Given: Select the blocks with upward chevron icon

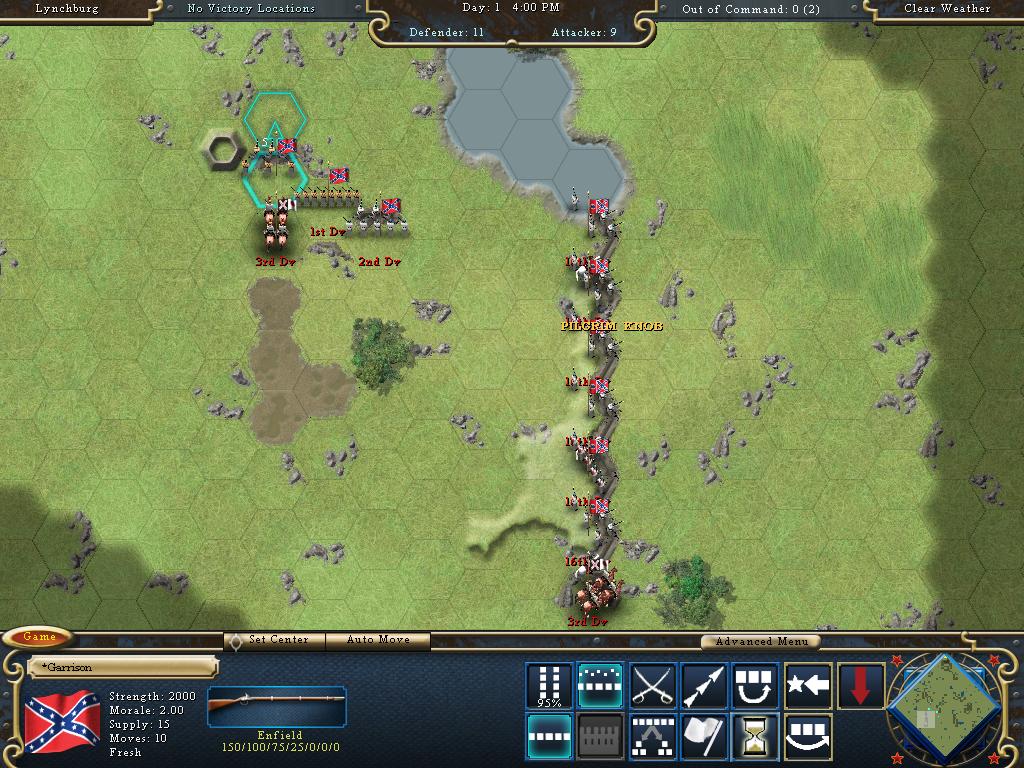Looking at the screenshot, I should pos(653,736).
